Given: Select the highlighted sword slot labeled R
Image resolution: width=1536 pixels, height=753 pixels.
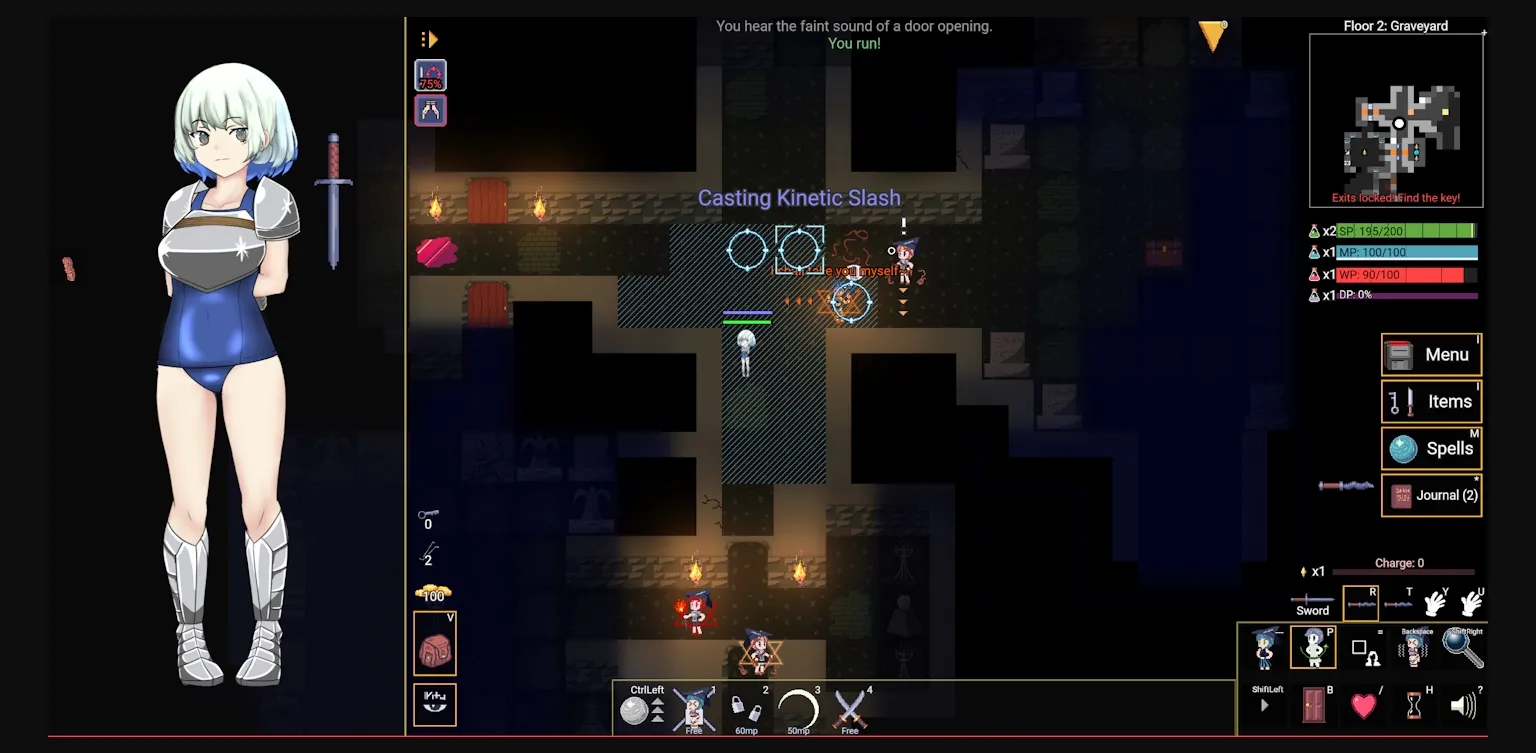Looking at the screenshot, I should tap(1360, 604).
